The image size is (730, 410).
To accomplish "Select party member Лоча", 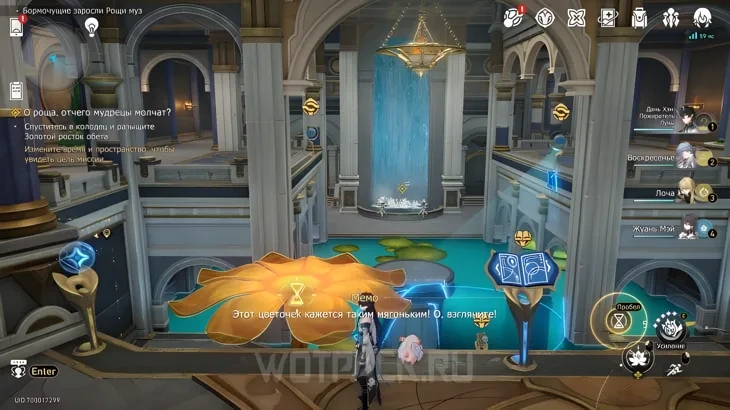I will click(x=688, y=192).
